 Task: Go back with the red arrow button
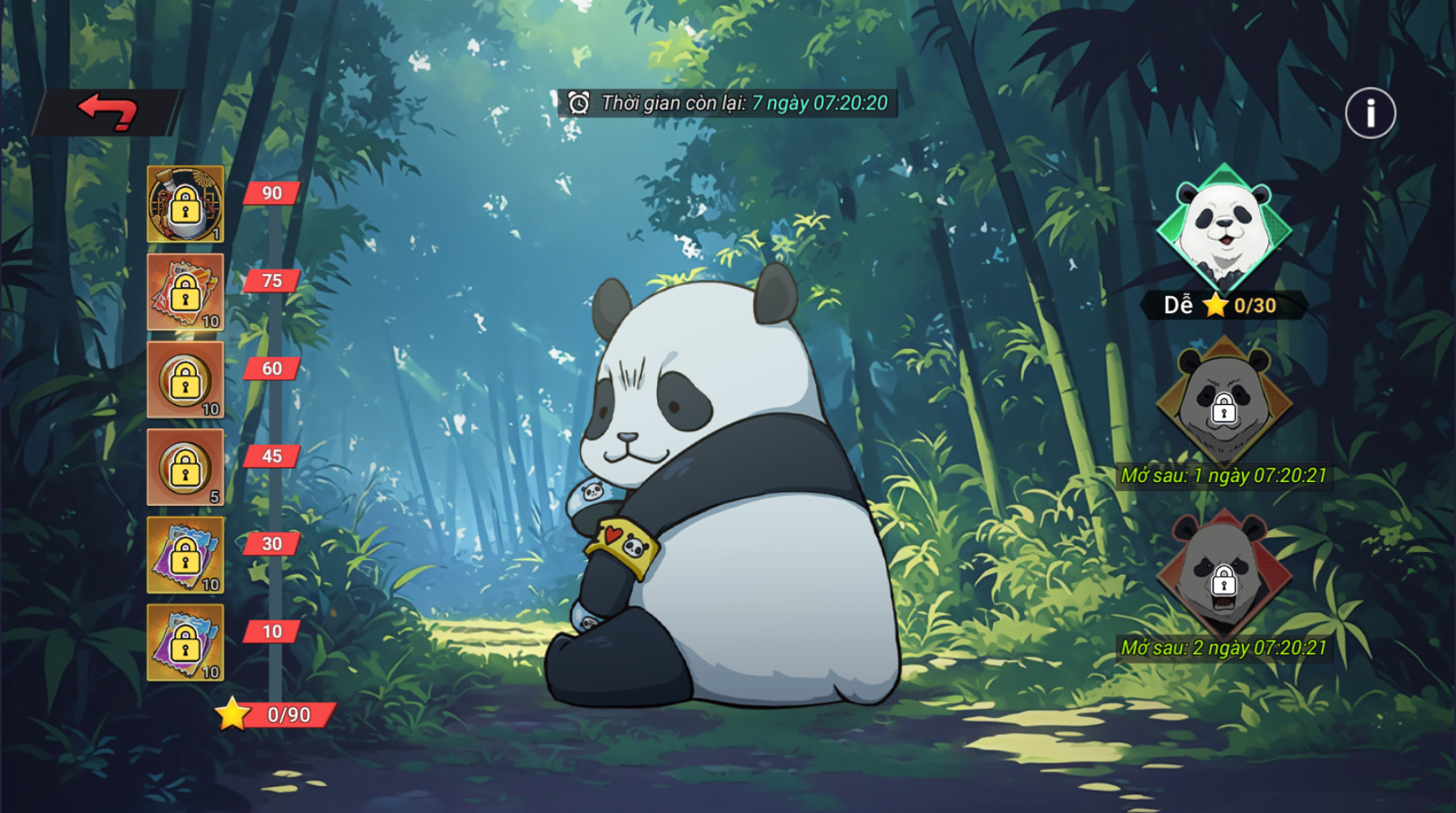[x=107, y=112]
